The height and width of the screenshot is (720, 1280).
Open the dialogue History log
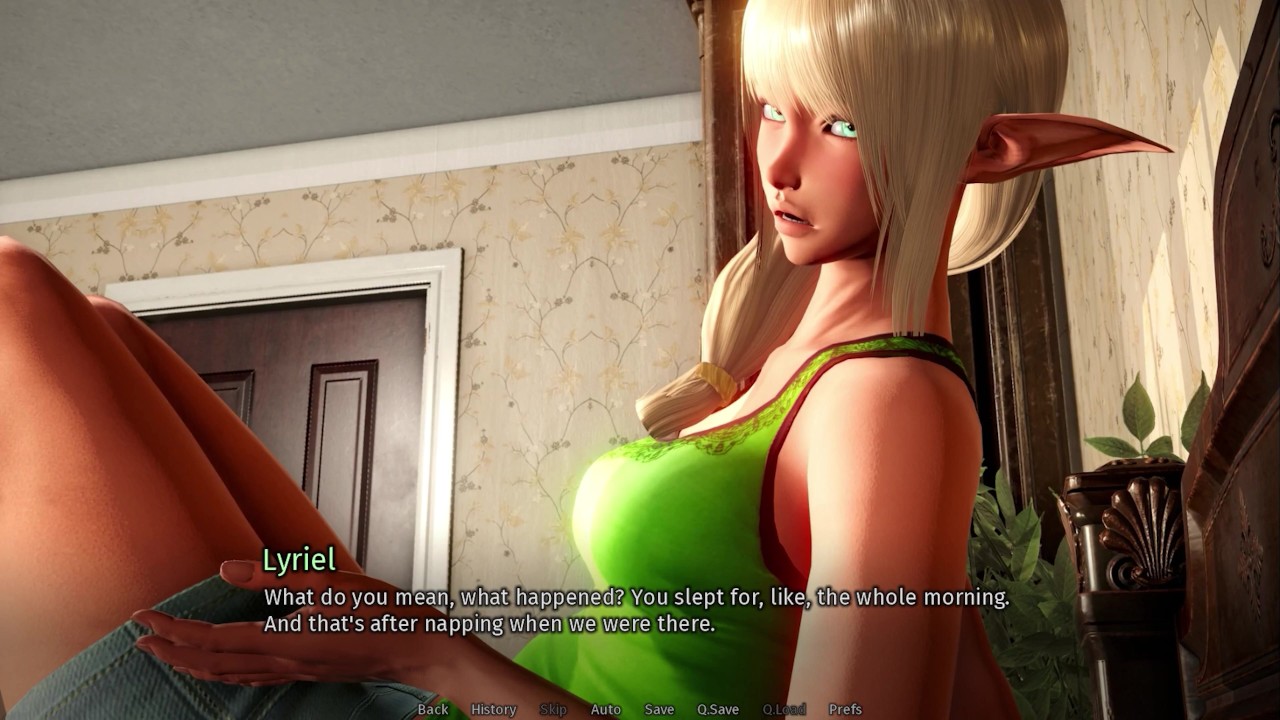[493, 709]
